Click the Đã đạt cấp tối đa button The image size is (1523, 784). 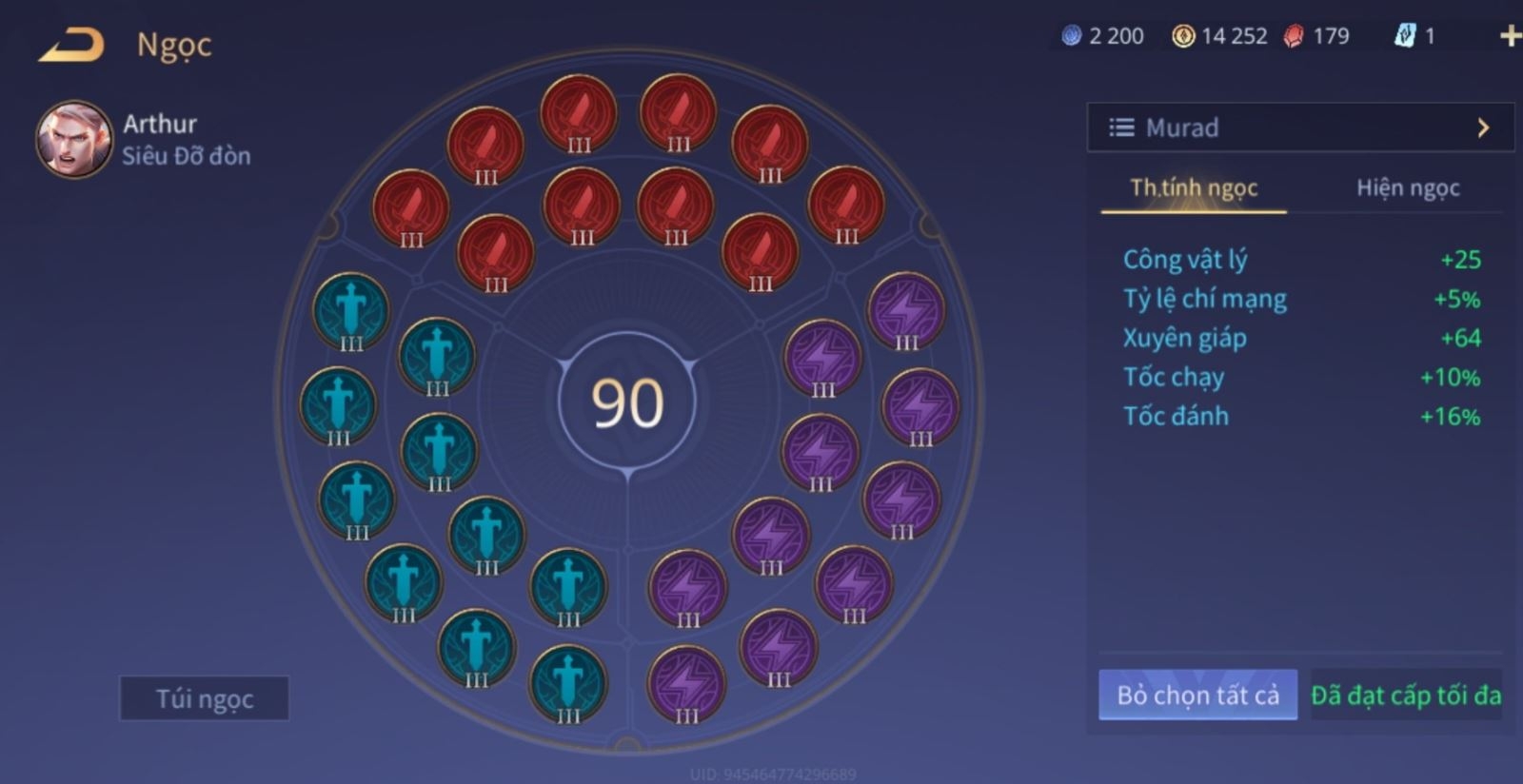[x=1406, y=696]
